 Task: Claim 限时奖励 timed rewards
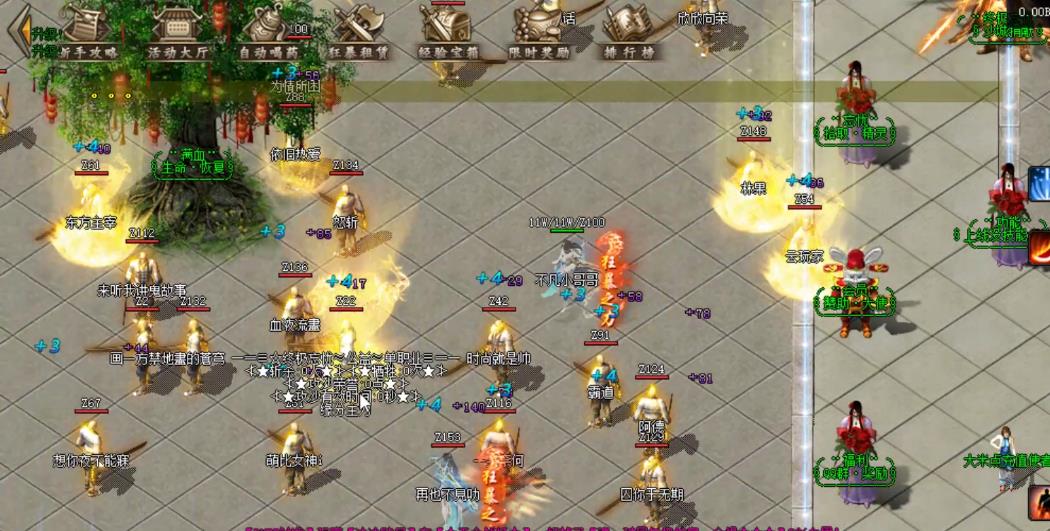click(539, 30)
